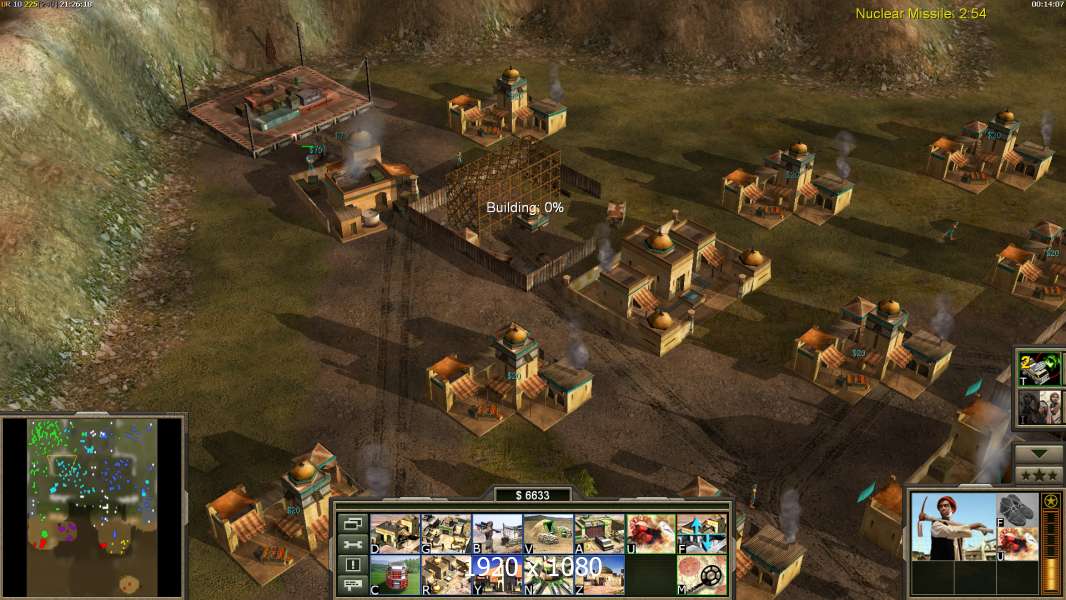Viewport: 1066px width, 600px height.
Task: Collapse the side panel with down arrow
Action: coord(1038,452)
